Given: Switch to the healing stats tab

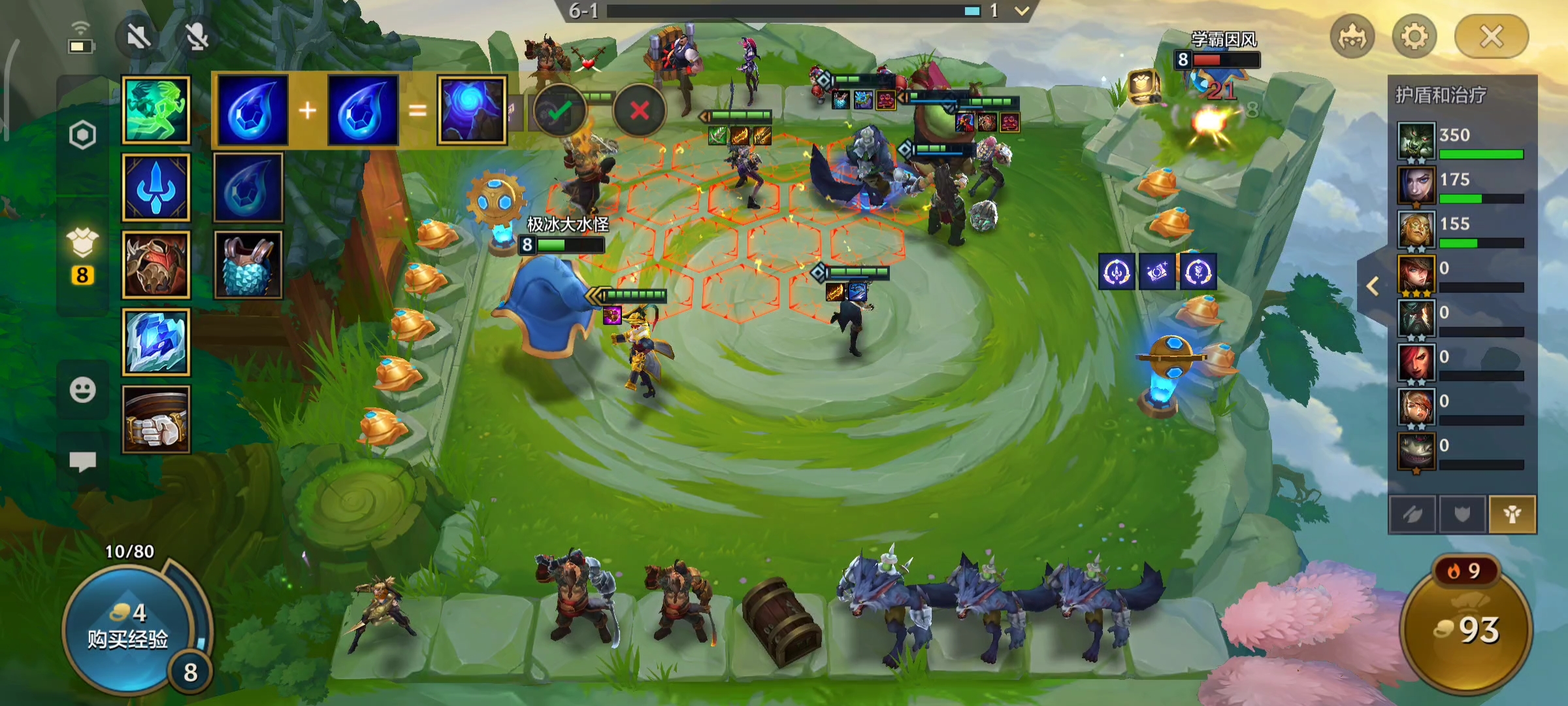Looking at the screenshot, I should click(1512, 515).
